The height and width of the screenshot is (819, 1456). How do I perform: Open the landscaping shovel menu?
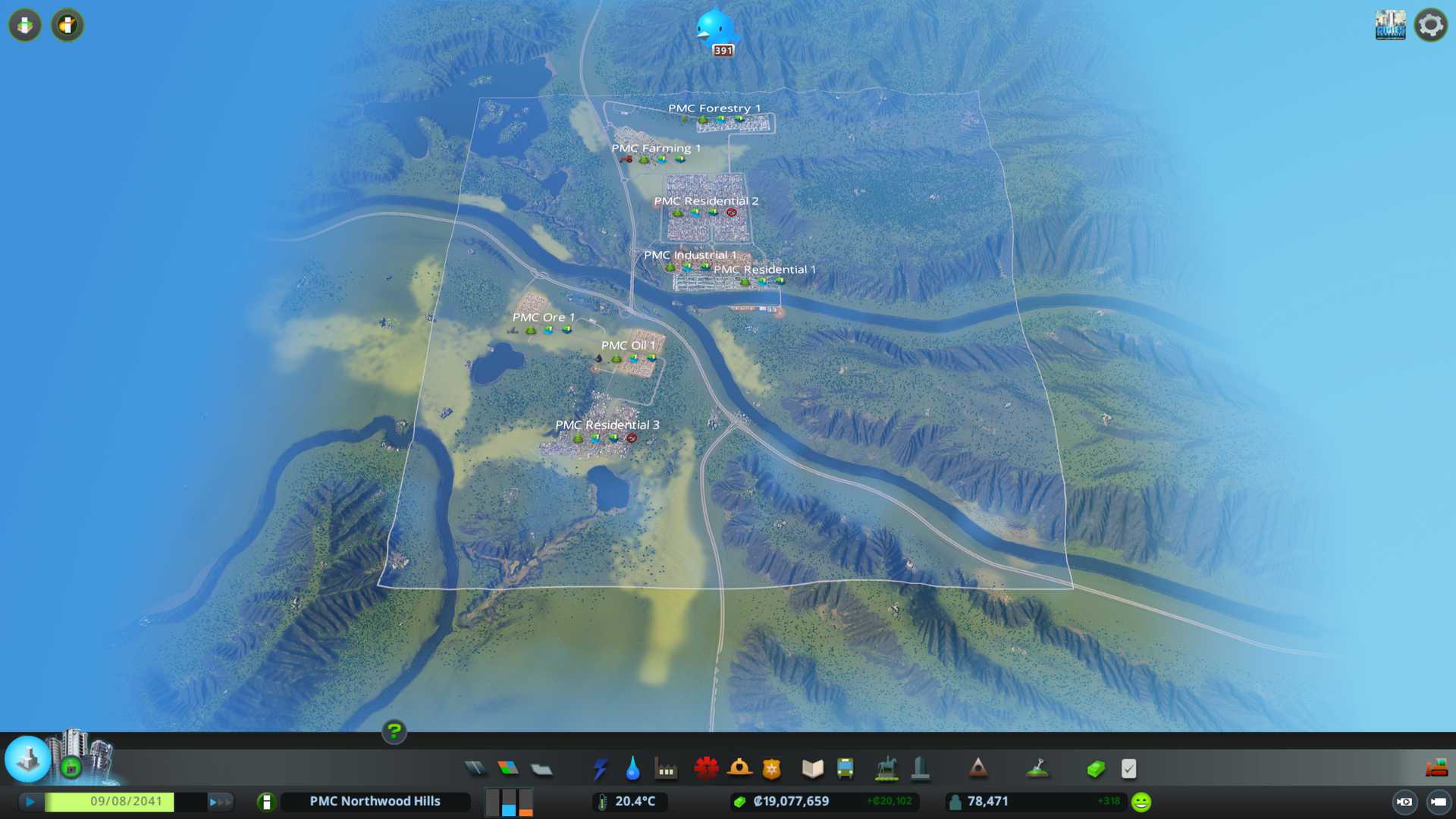coord(1037,769)
